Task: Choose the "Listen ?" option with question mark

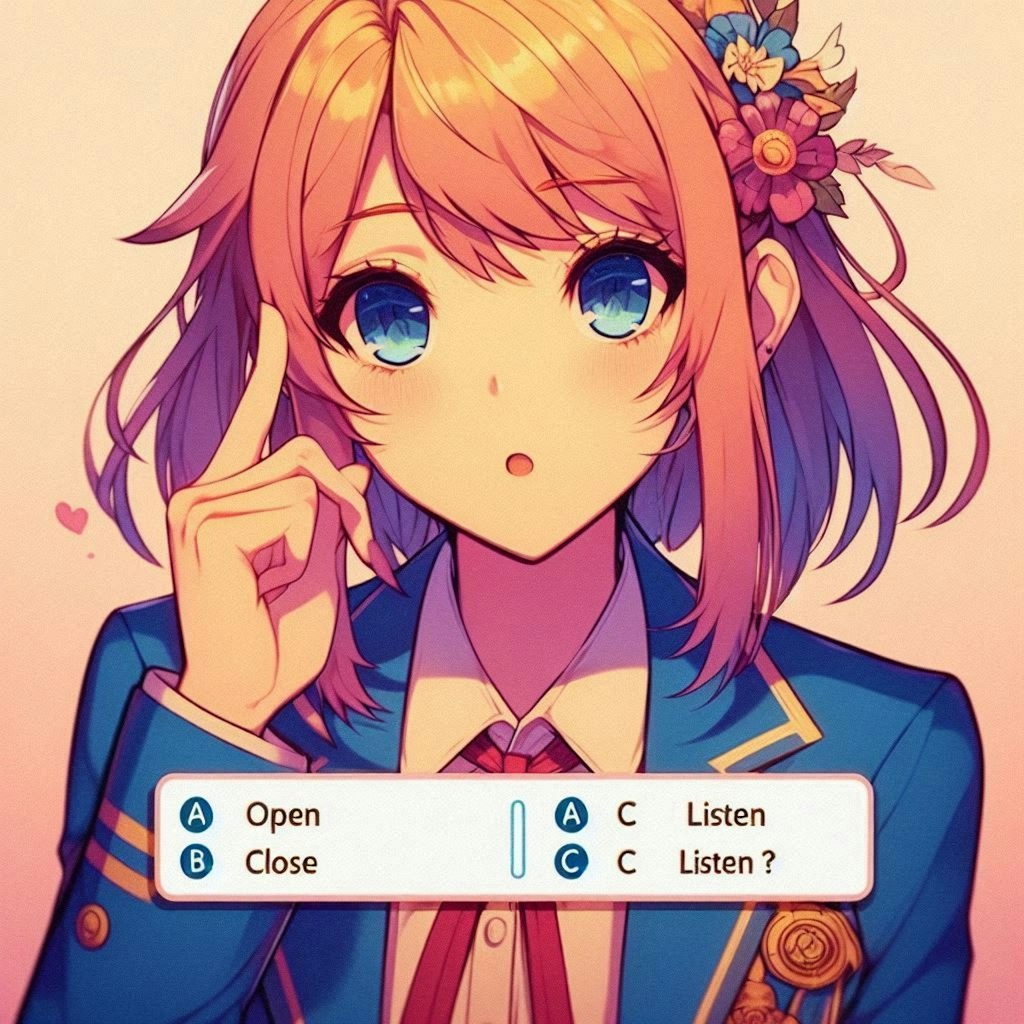Action: pos(726,862)
